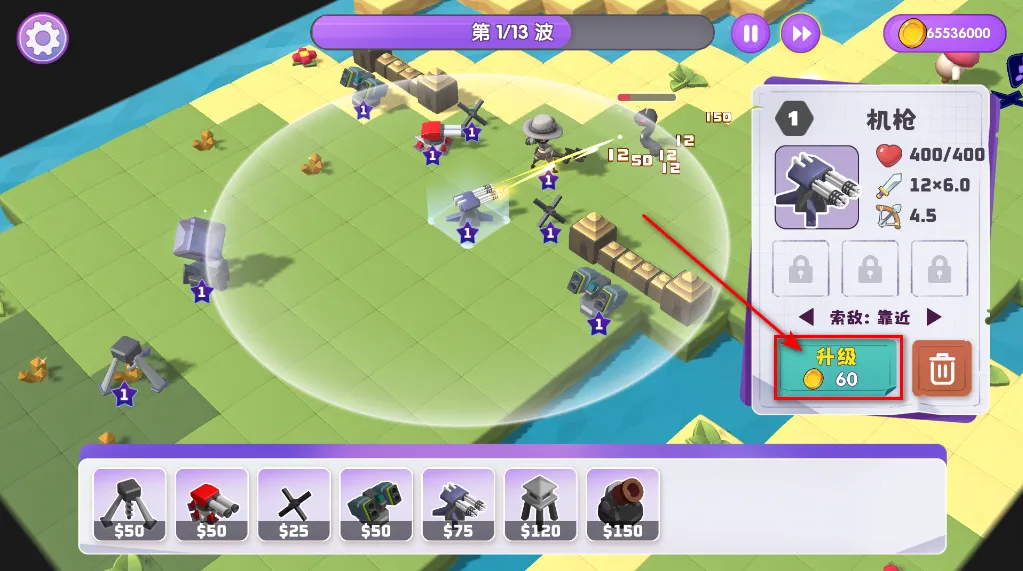Pick the $150 black cannon tower

[622, 505]
